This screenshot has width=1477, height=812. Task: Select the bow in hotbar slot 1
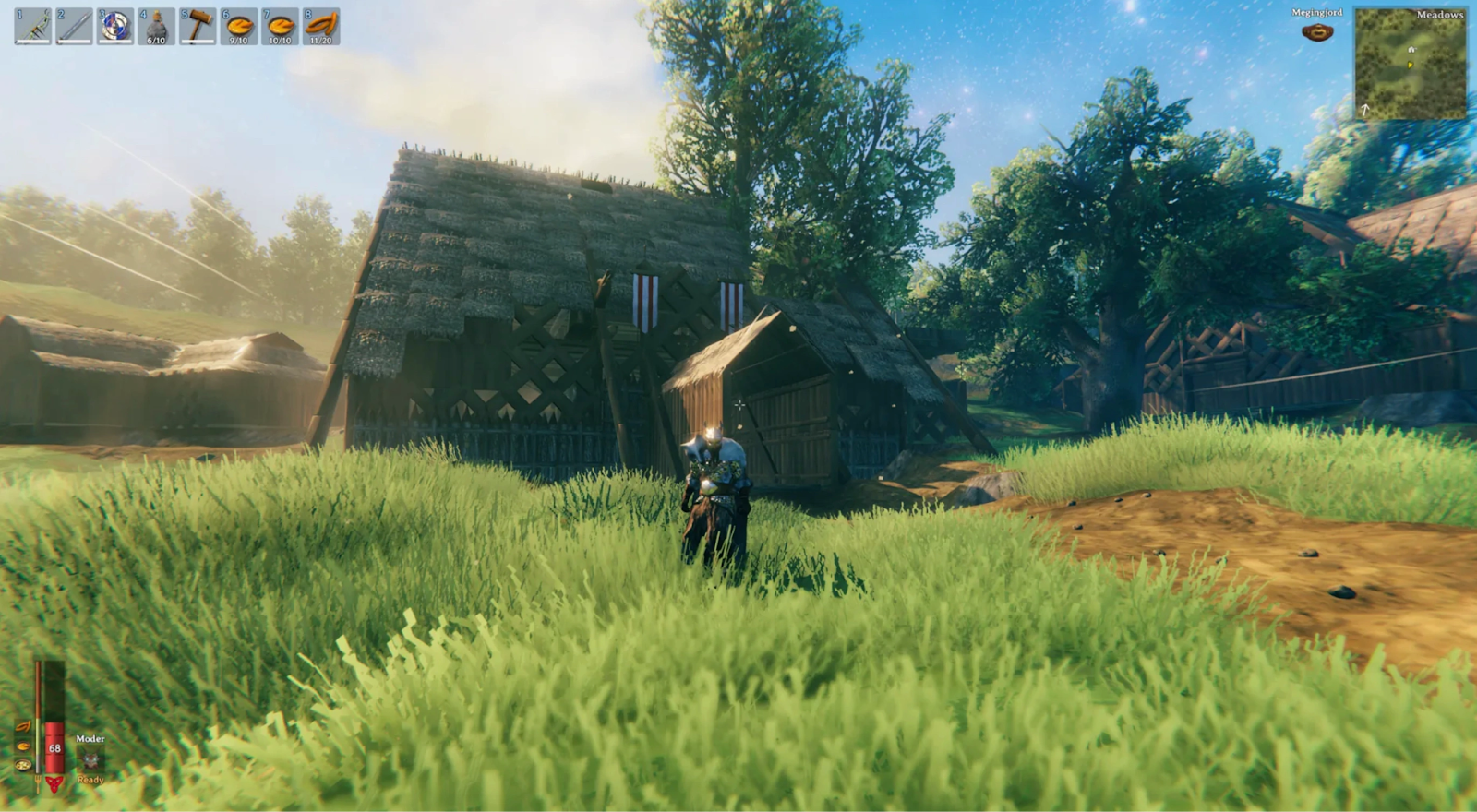tap(33, 27)
